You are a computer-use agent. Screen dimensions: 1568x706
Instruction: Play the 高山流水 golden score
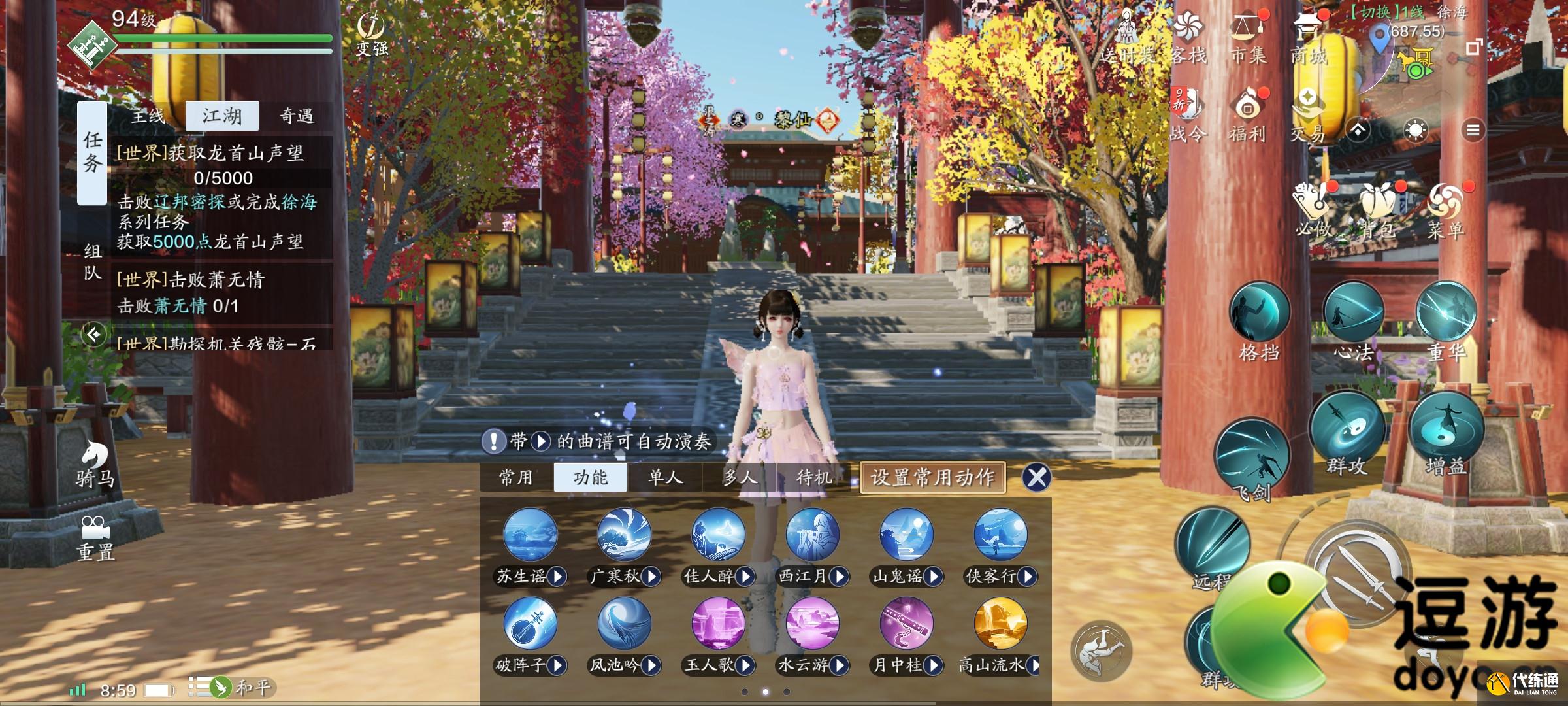(x=1000, y=624)
